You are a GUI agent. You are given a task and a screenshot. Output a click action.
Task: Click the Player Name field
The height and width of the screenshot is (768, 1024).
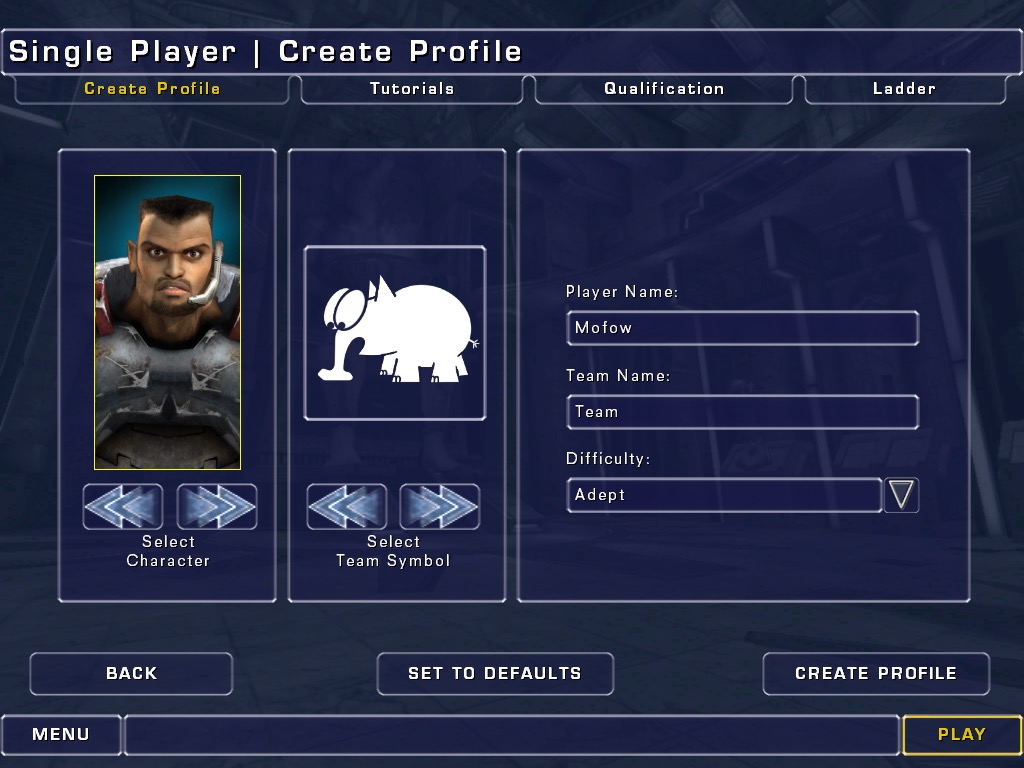[x=741, y=328]
